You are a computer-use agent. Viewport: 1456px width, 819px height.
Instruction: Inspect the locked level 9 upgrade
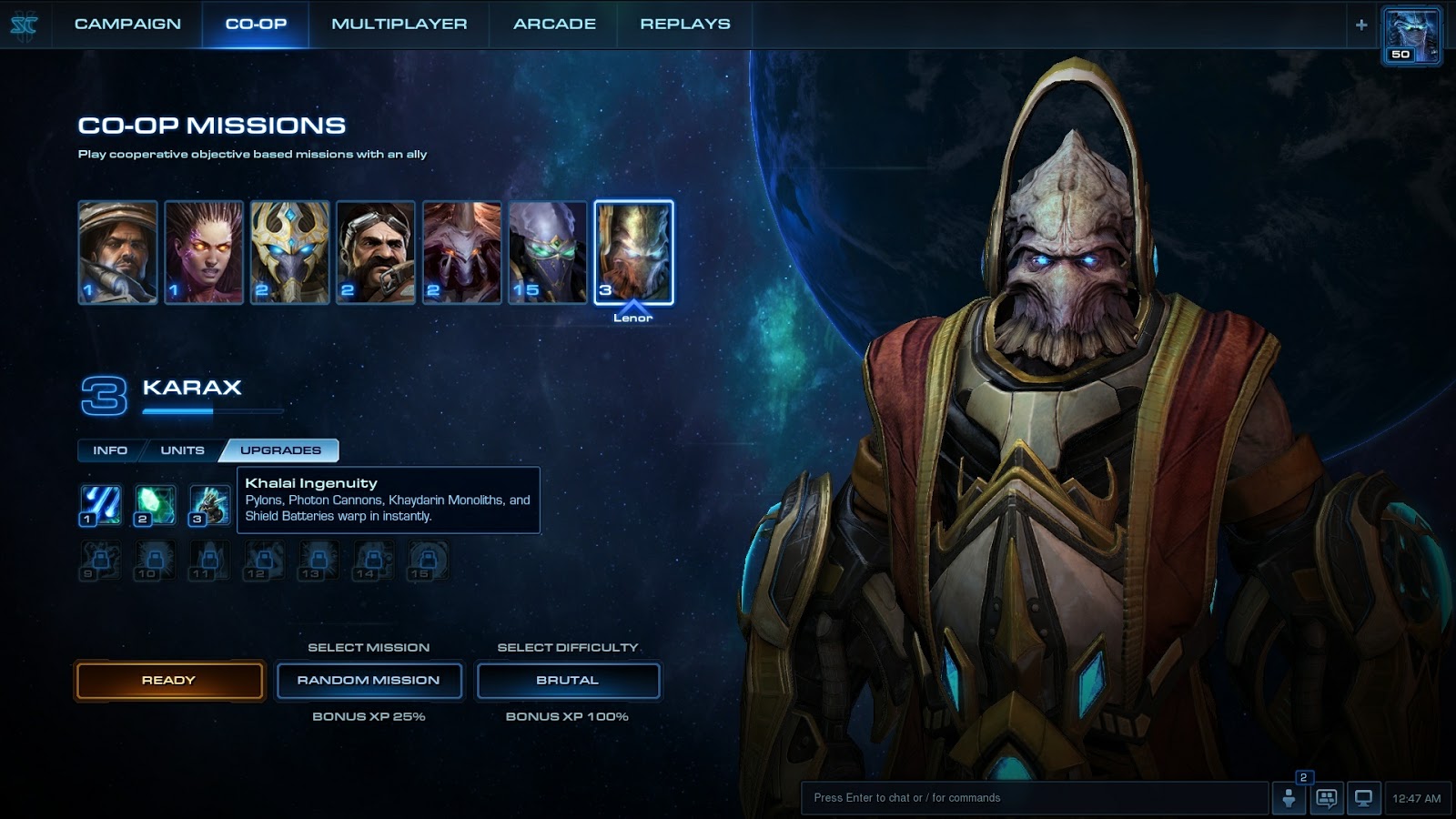(100, 561)
